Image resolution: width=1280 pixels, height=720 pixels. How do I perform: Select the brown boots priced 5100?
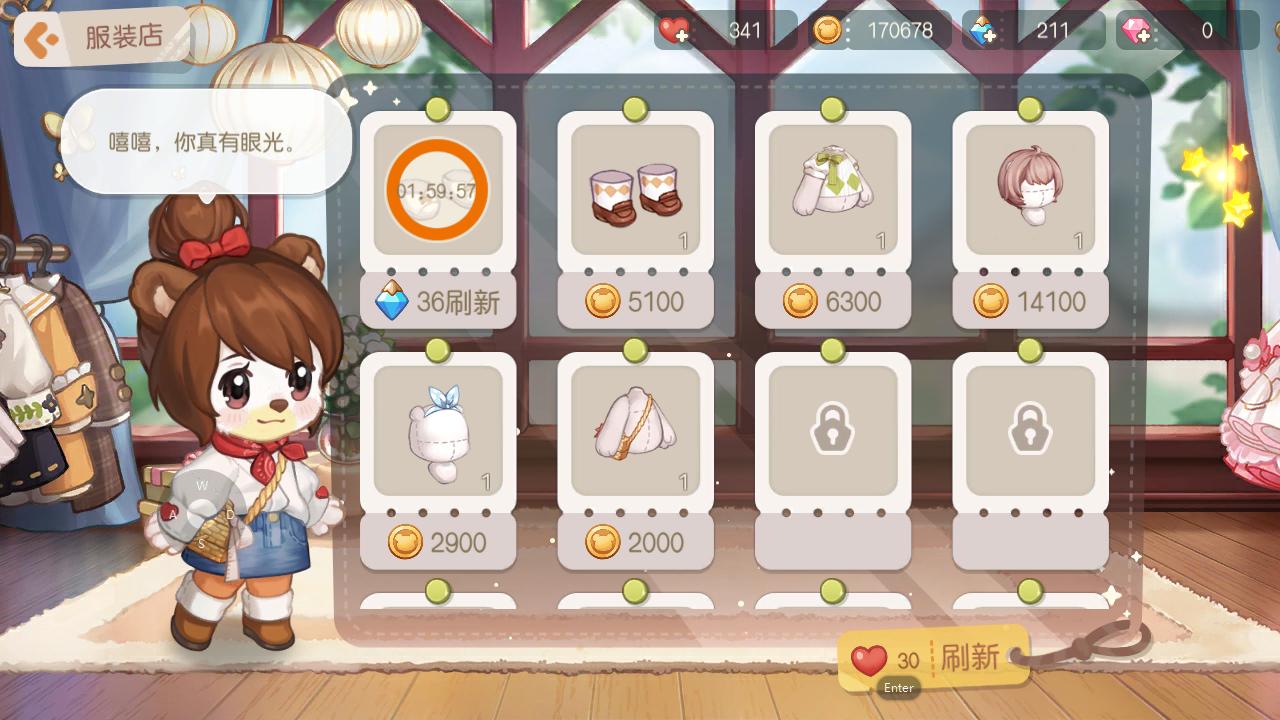click(635, 189)
